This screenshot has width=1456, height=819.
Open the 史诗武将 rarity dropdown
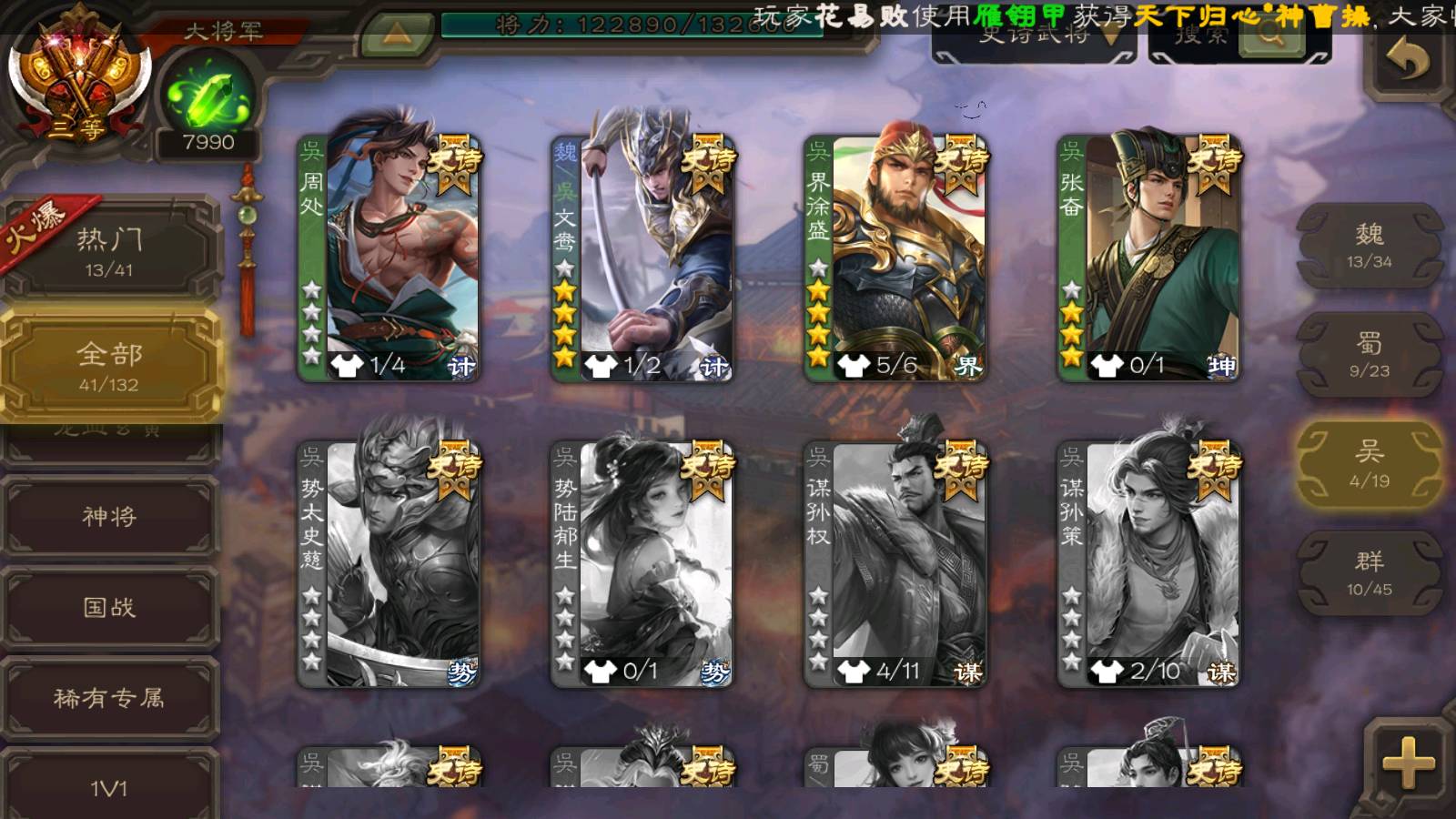pos(1036,38)
